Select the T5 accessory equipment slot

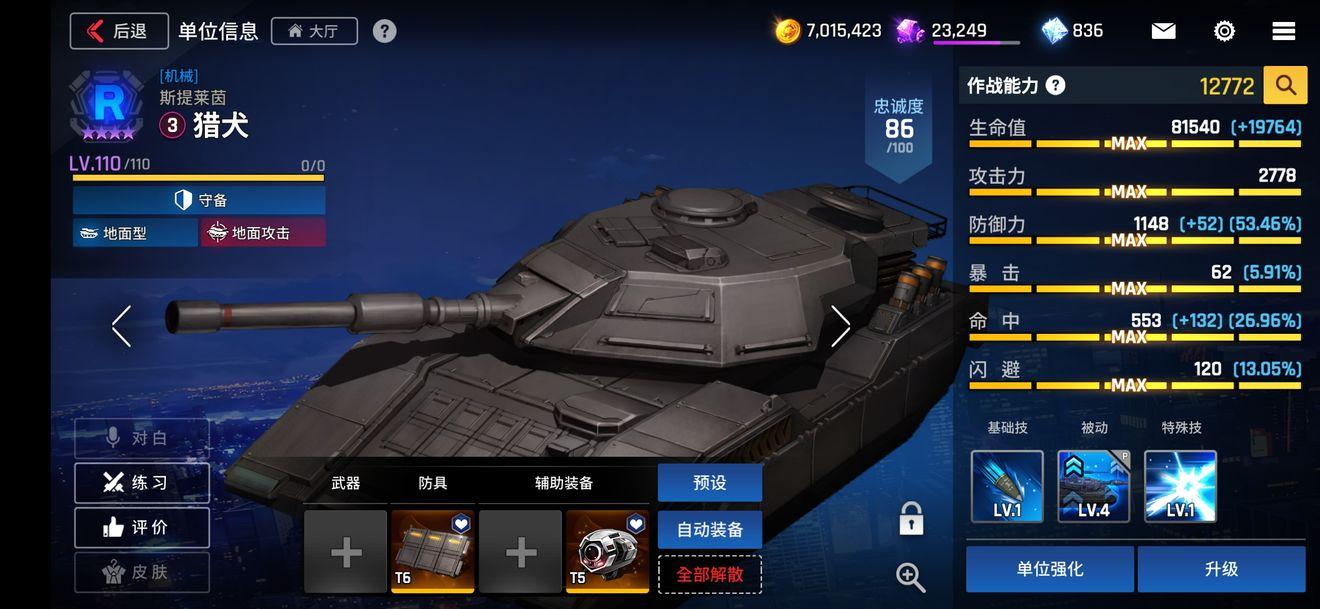[607, 551]
